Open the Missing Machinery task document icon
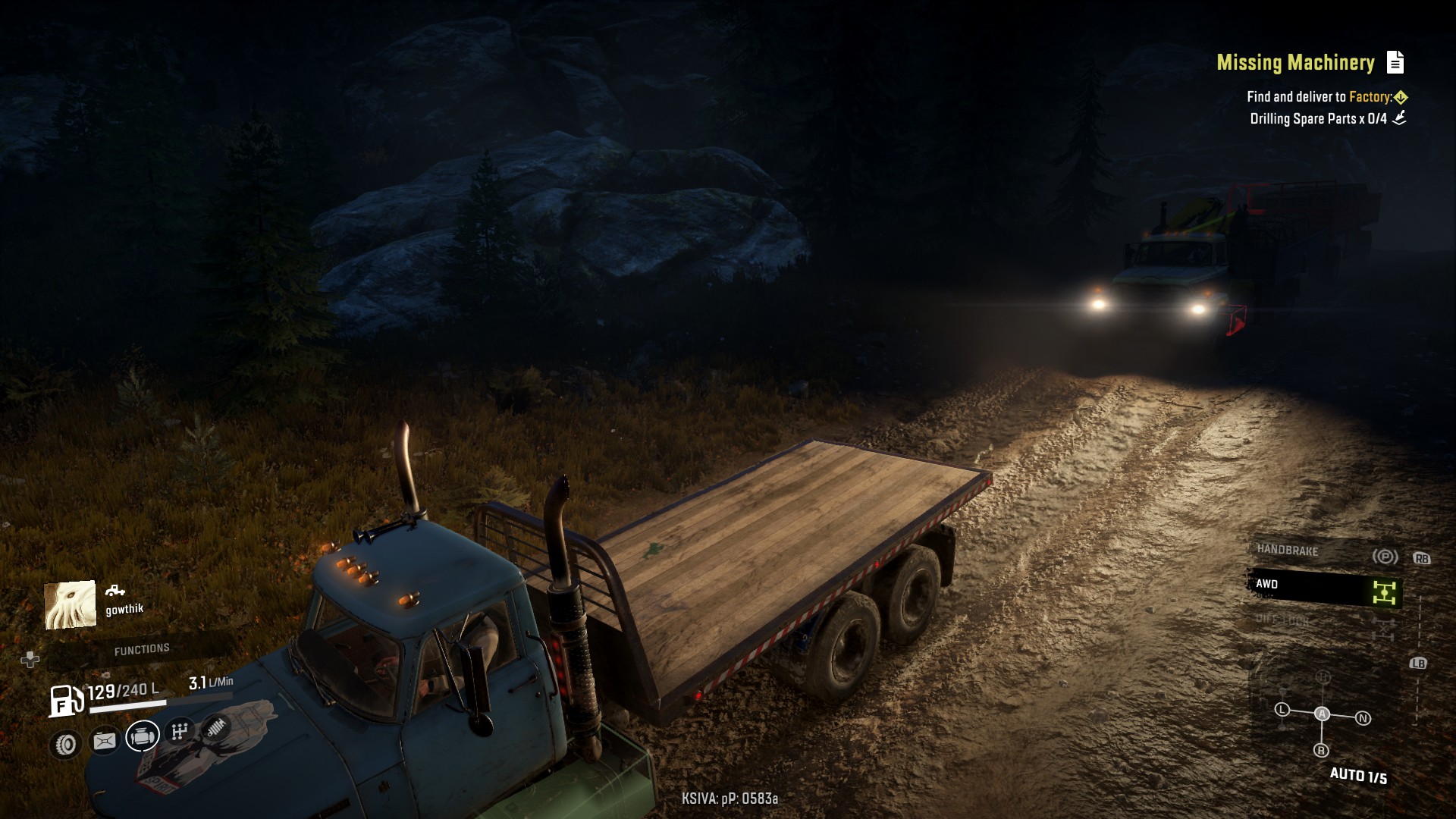Viewport: 1456px width, 819px height. click(1395, 62)
